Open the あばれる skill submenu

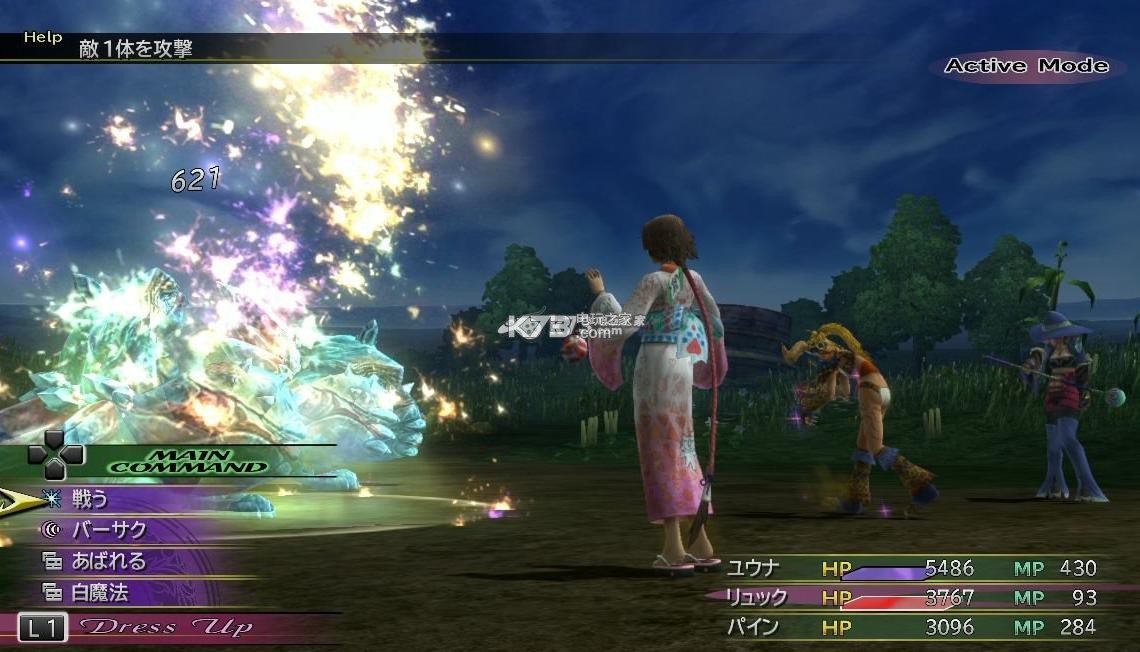point(108,561)
